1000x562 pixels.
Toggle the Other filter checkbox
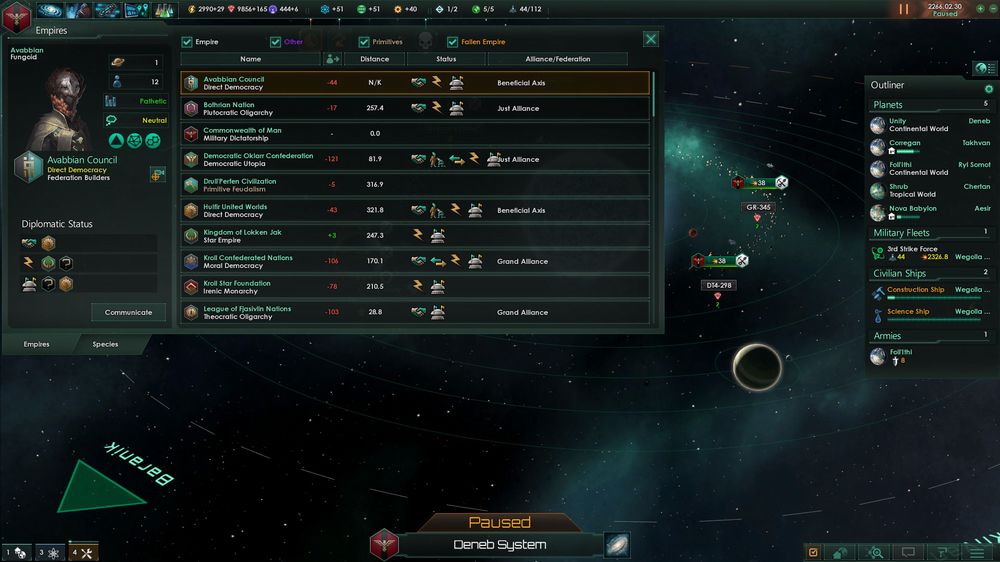pyautogui.click(x=275, y=42)
